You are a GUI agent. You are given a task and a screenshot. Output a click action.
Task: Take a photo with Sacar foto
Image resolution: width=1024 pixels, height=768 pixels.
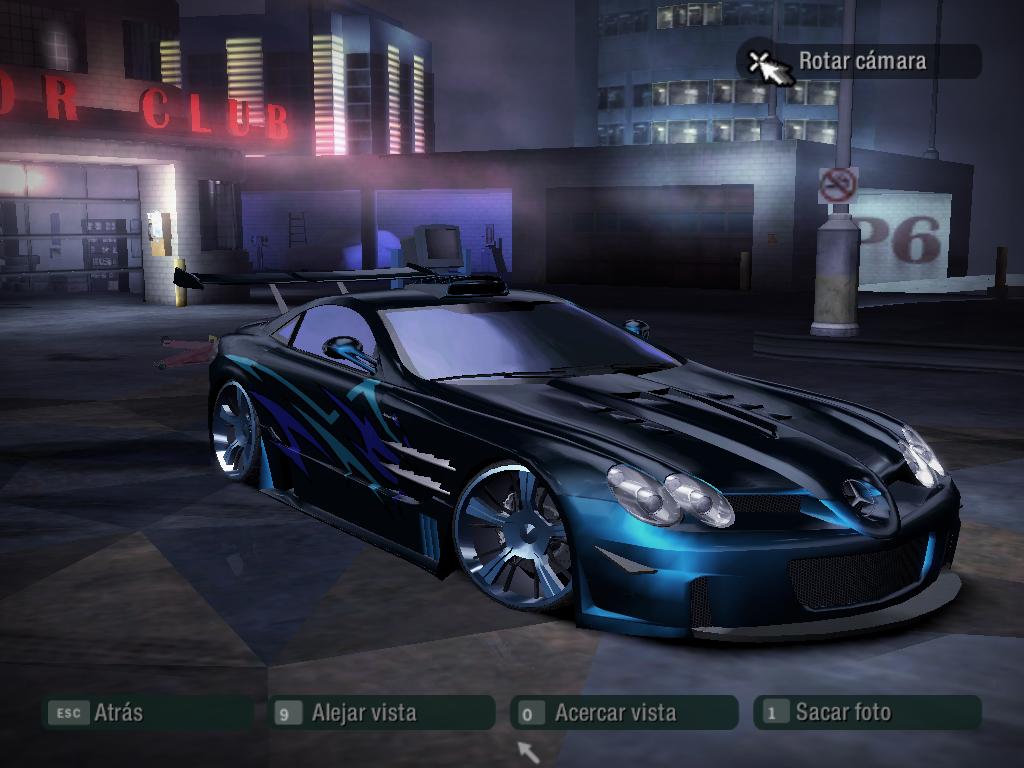[866, 713]
